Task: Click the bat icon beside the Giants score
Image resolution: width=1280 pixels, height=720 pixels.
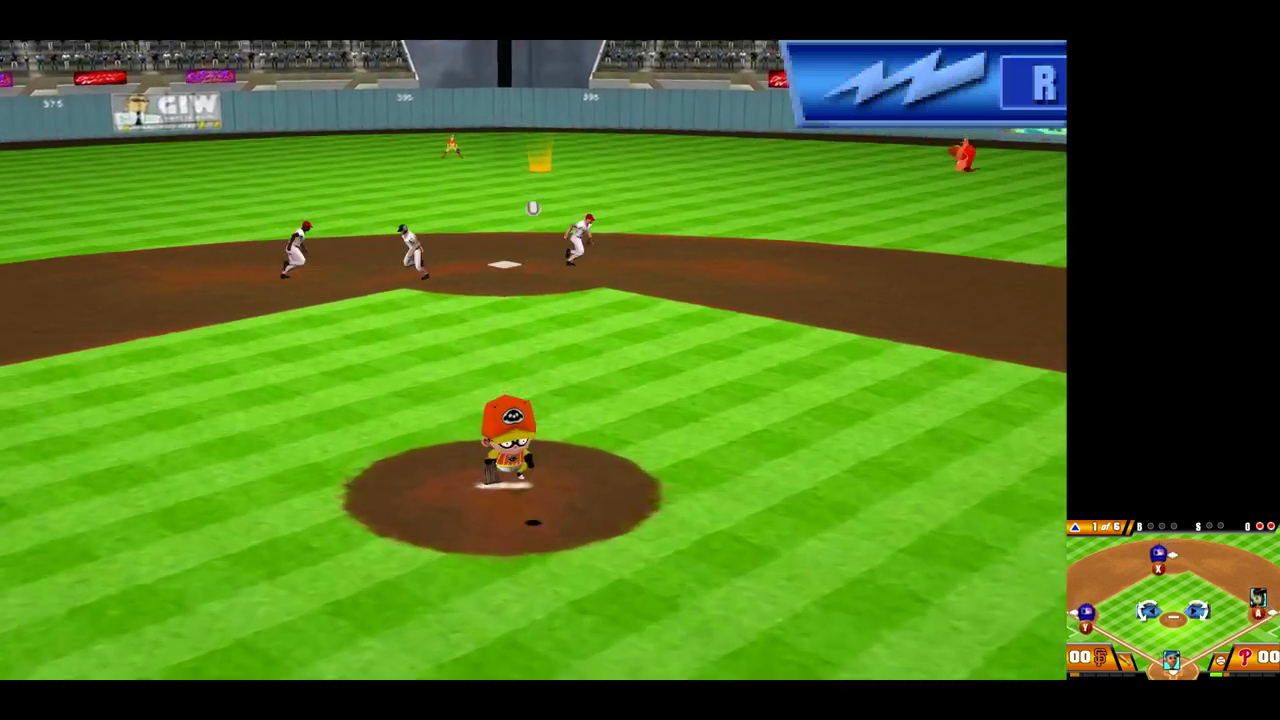Action: (1124, 658)
